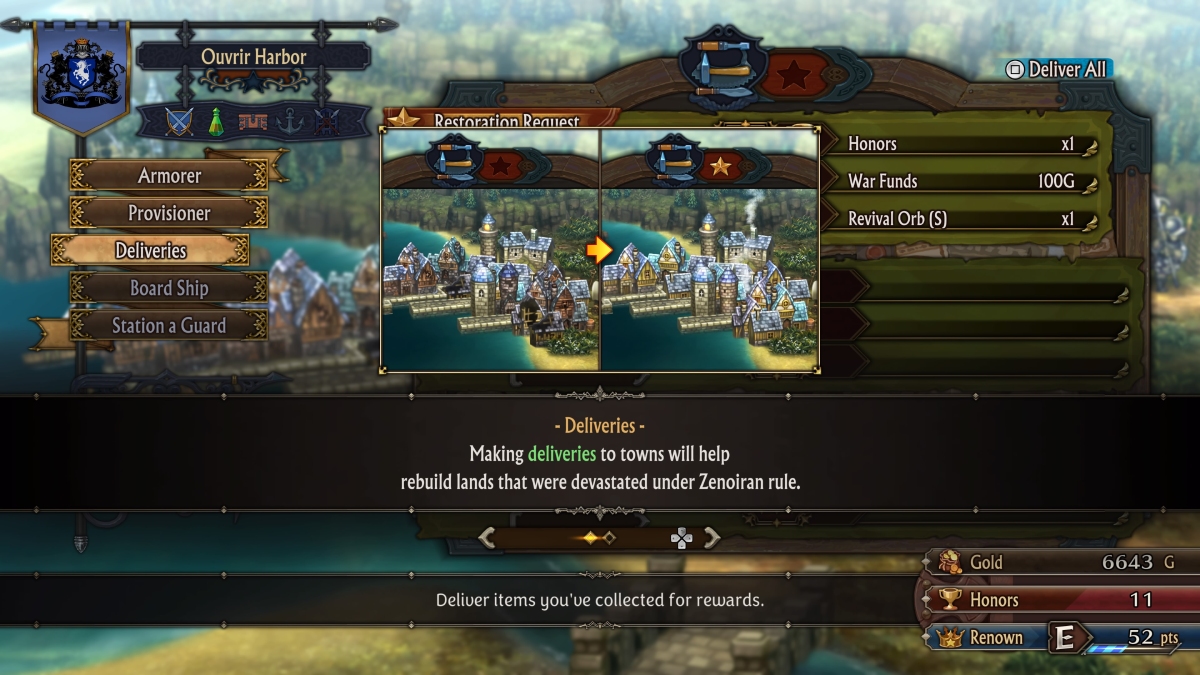Select the Provisioner menu entry
The width and height of the screenshot is (1200, 675).
(169, 213)
